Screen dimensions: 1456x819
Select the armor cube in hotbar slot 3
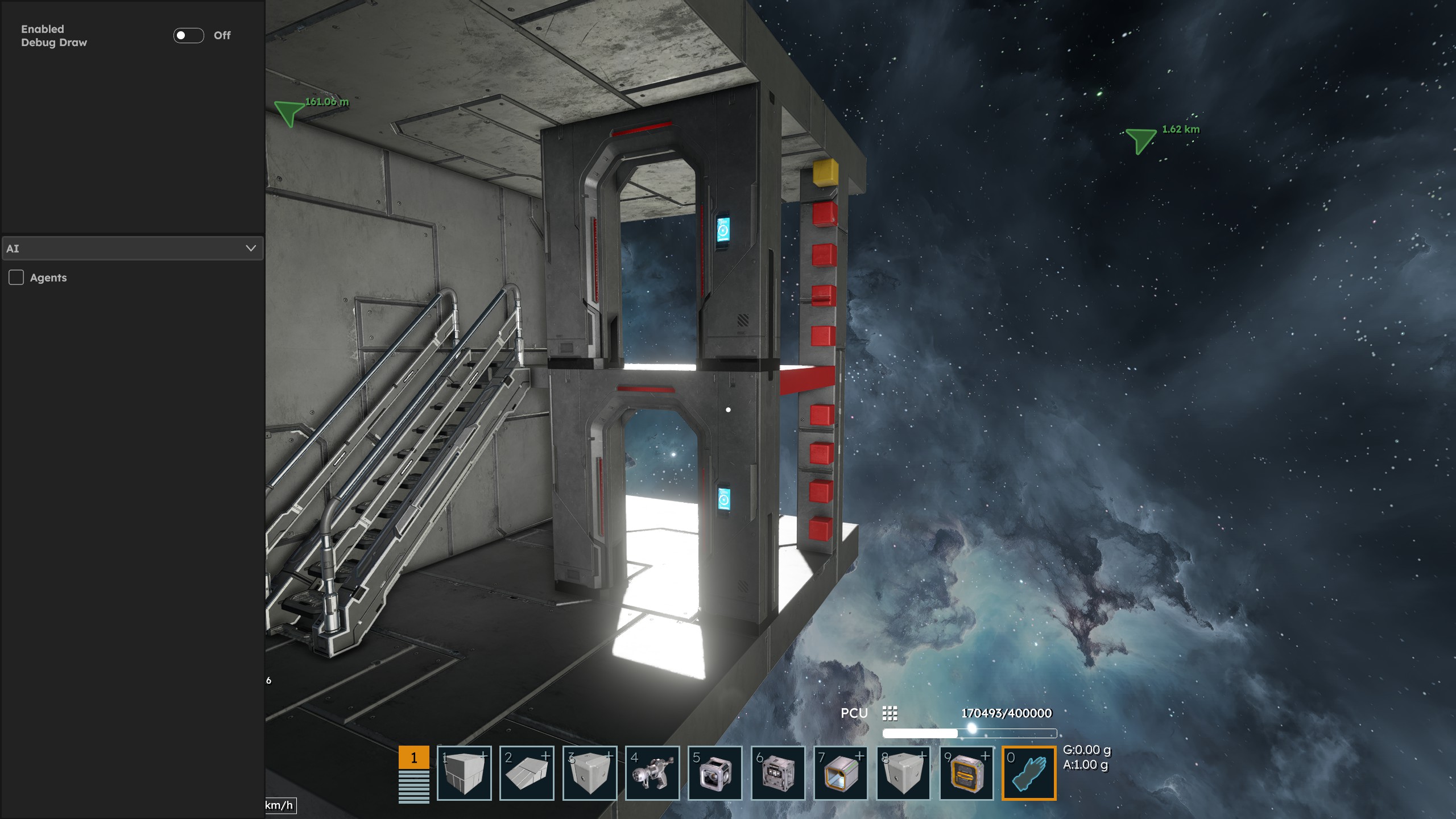(x=590, y=773)
